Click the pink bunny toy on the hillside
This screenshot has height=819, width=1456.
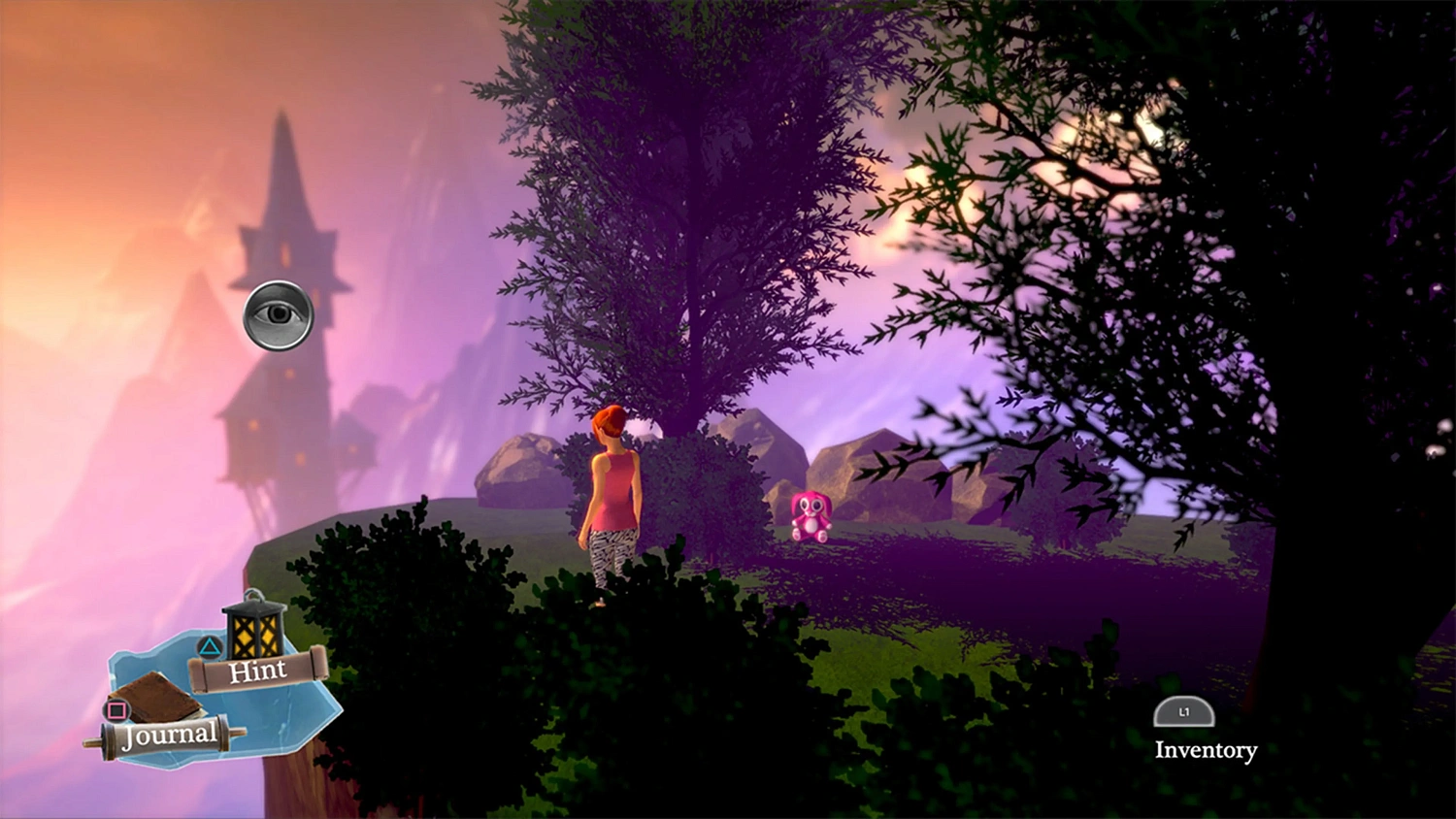click(811, 517)
